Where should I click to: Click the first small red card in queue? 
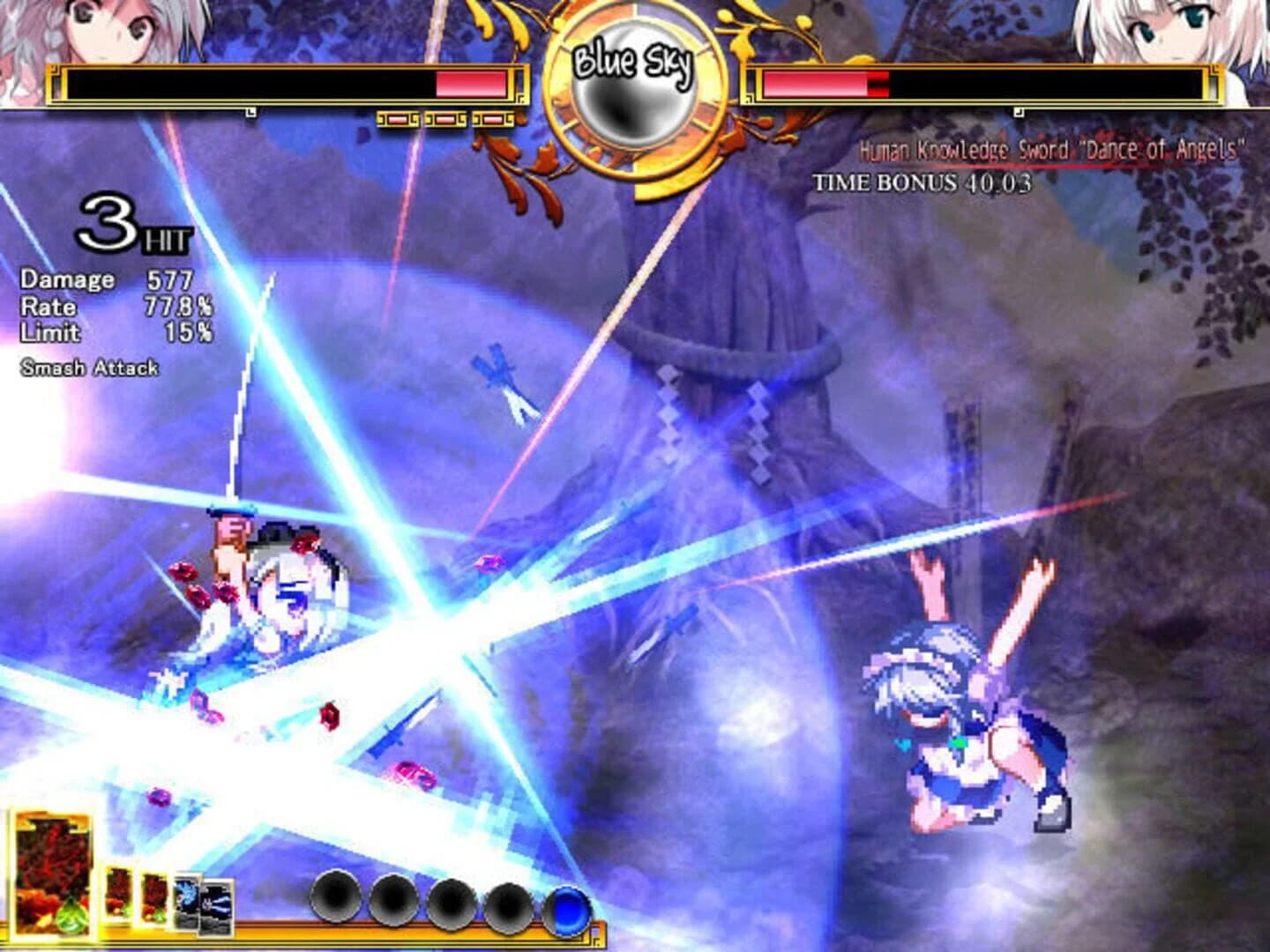point(118,892)
